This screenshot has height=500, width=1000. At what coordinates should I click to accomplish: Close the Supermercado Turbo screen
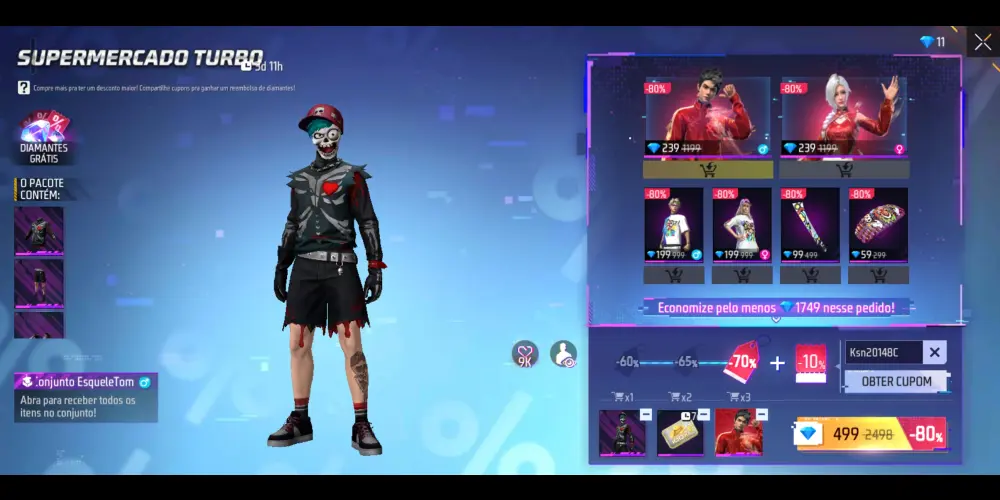pos(981,42)
